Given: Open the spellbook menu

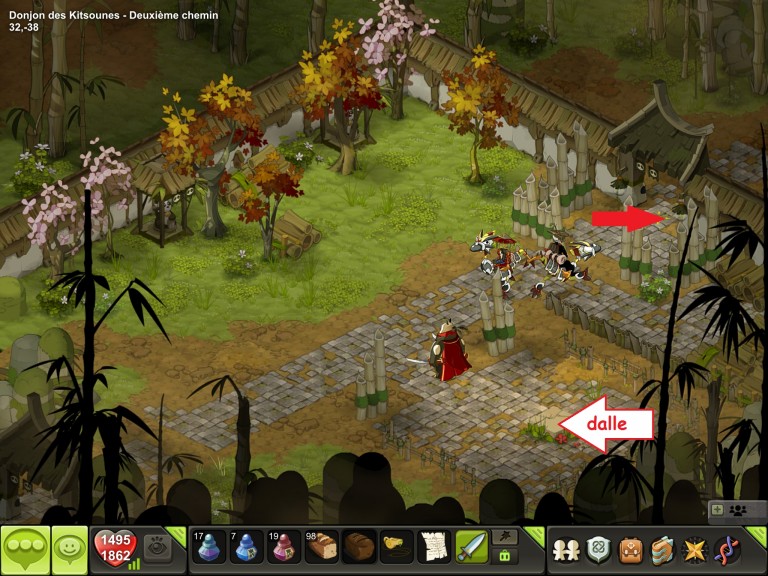Looking at the screenshot, I should pos(662,549).
